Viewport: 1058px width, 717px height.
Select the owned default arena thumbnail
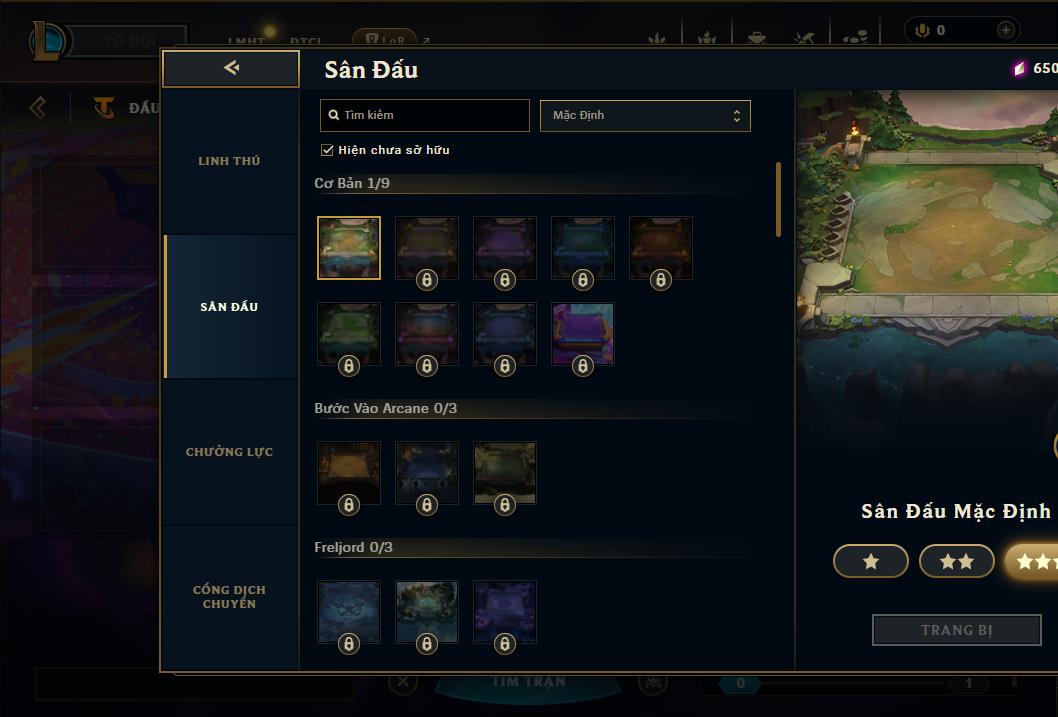[x=349, y=247]
